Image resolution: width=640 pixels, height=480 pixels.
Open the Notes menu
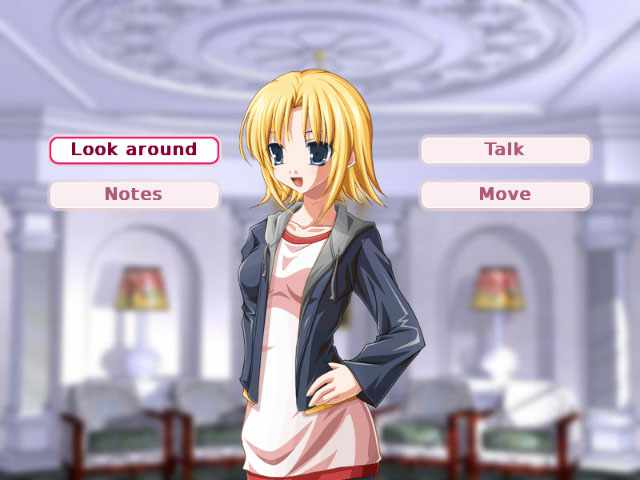134,194
